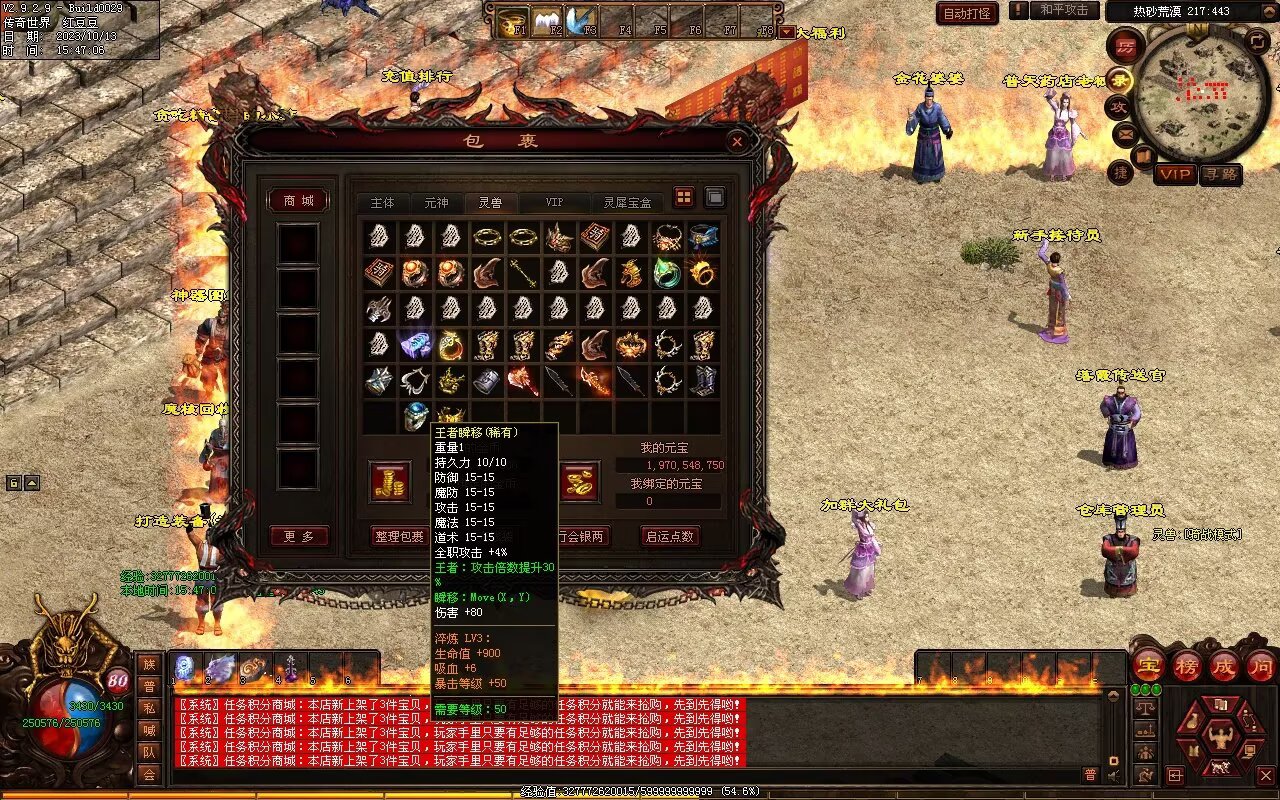Click the circular minimap

[1201, 95]
